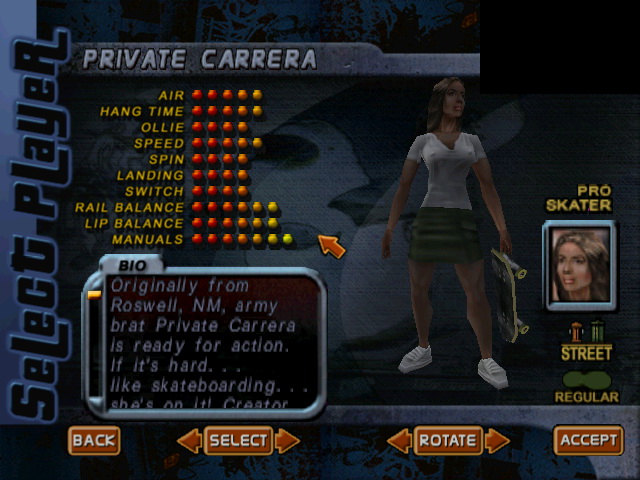The image size is (640, 480).
Task: Go back with the BACK button
Action: pyautogui.click(x=95, y=440)
